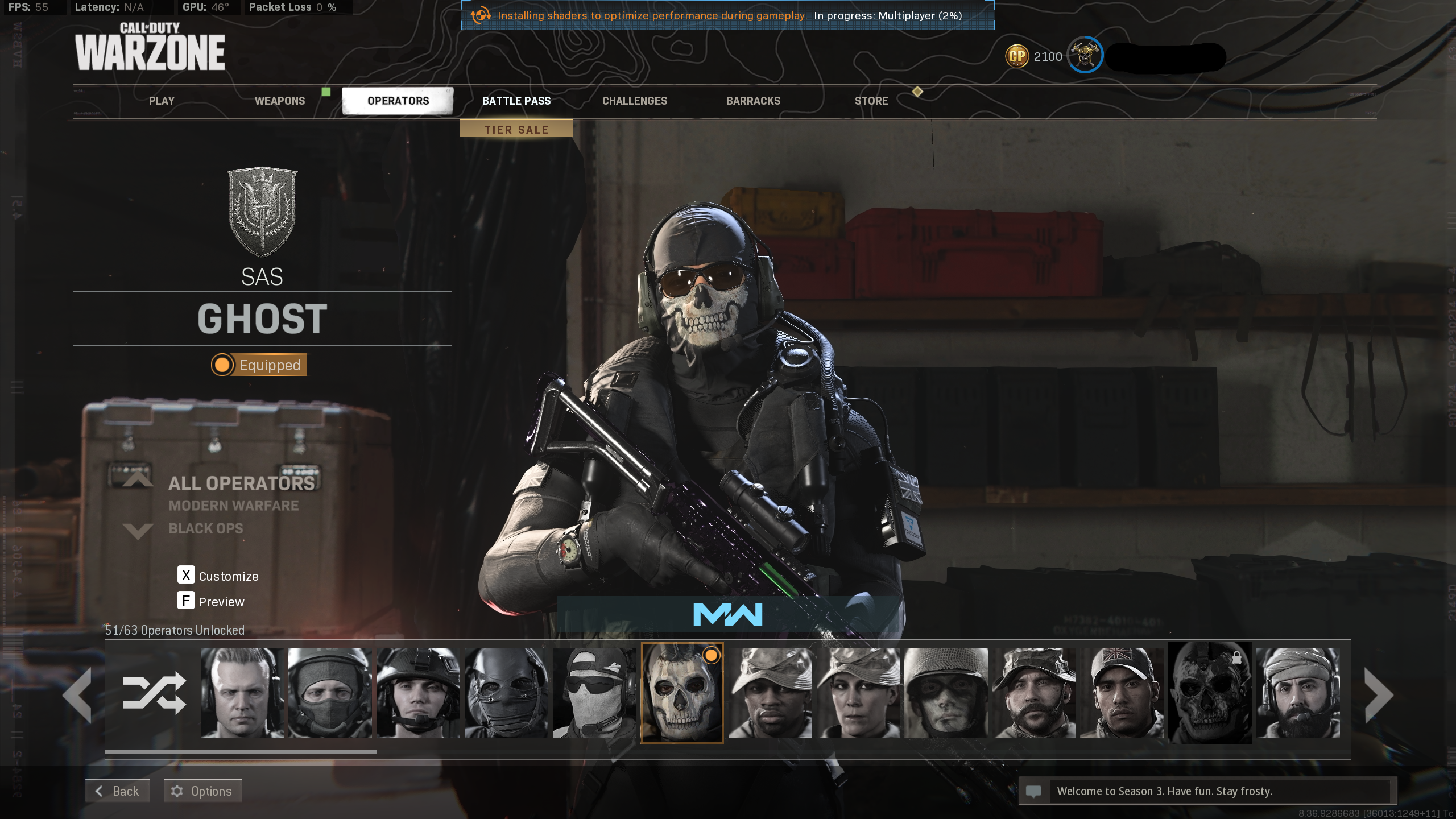
Task: Click the Back button
Action: coord(118,791)
